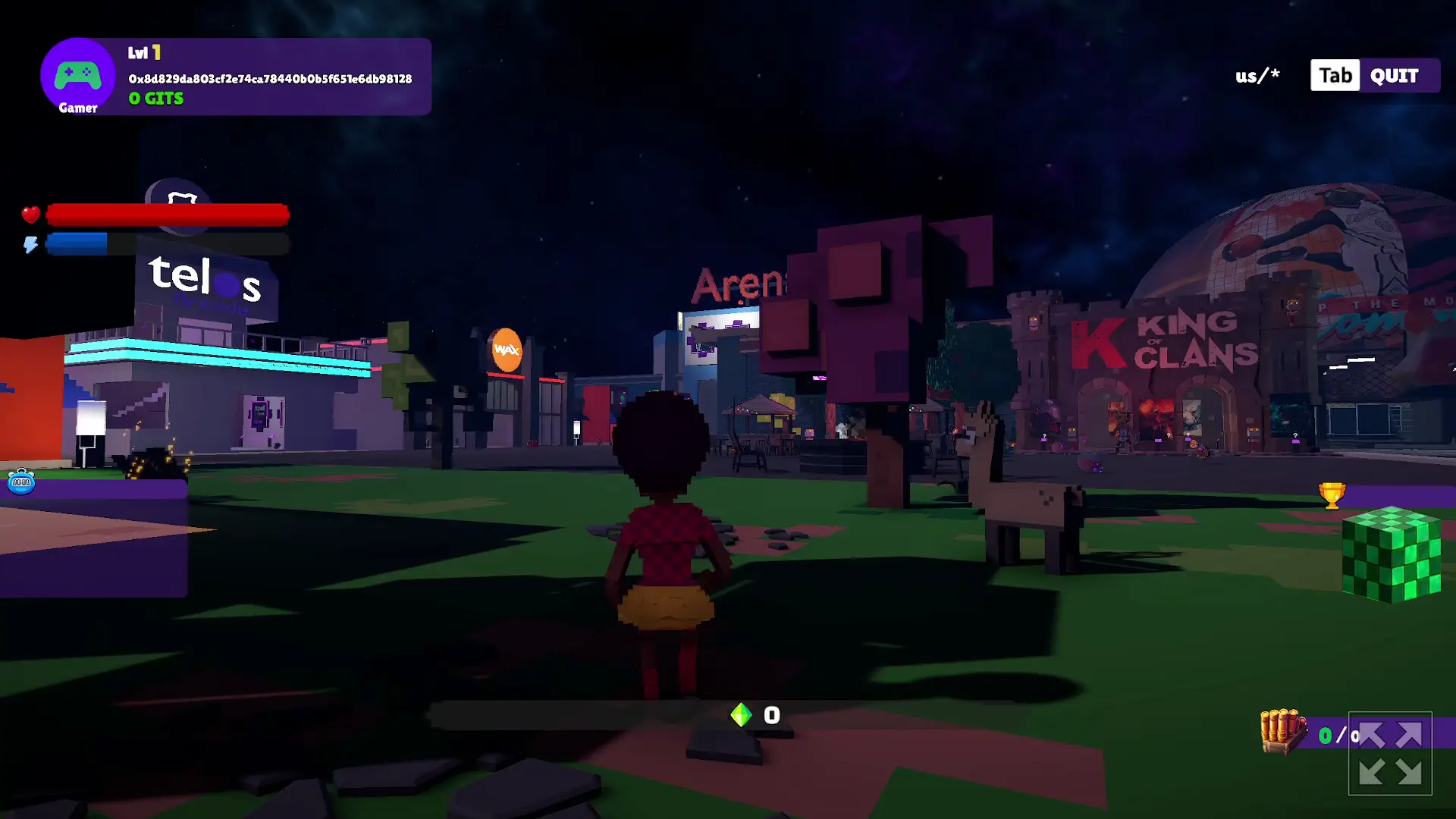Click the lightning energy icon

coord(30,243)
